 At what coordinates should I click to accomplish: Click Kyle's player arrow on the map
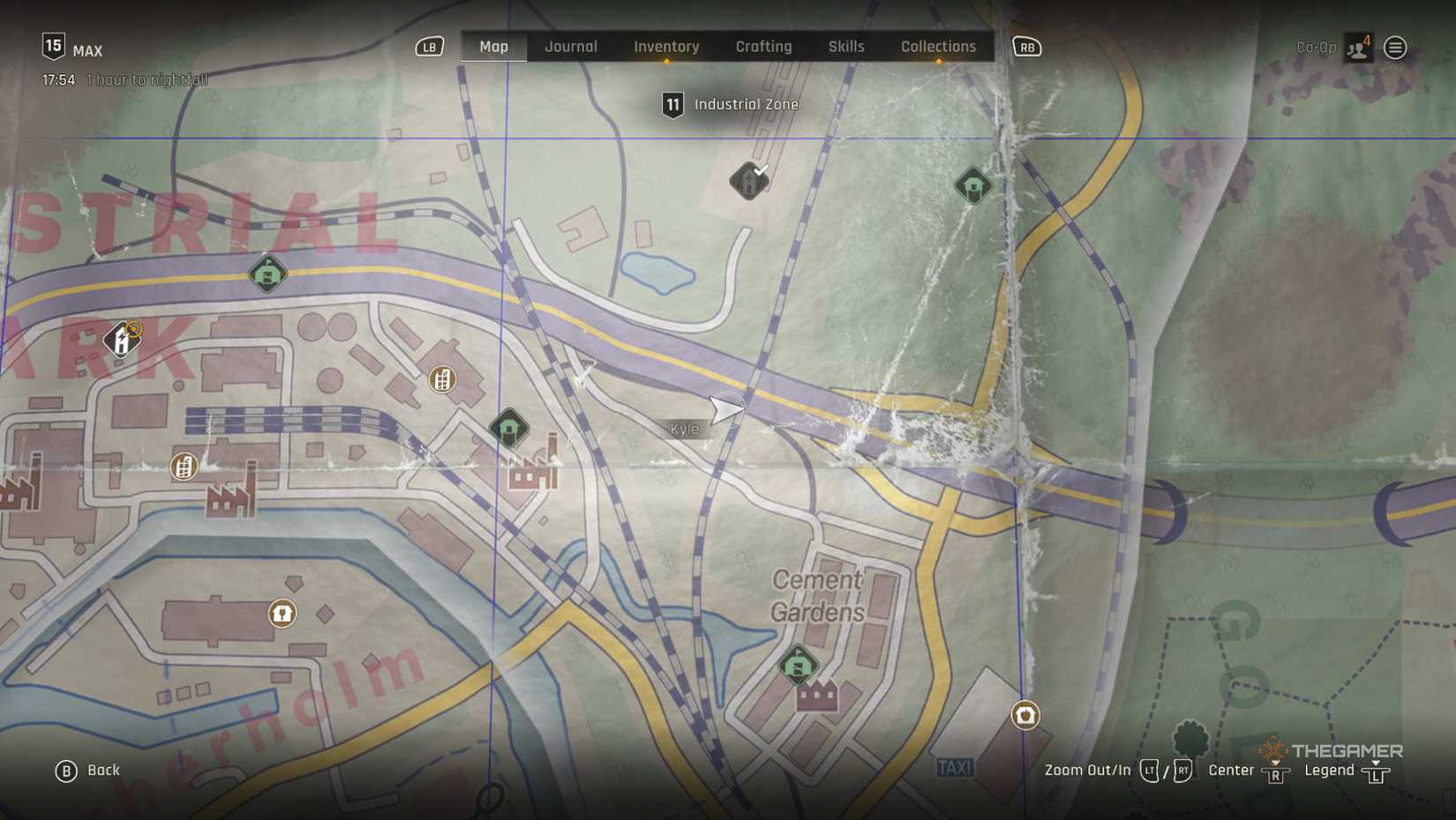726,410
